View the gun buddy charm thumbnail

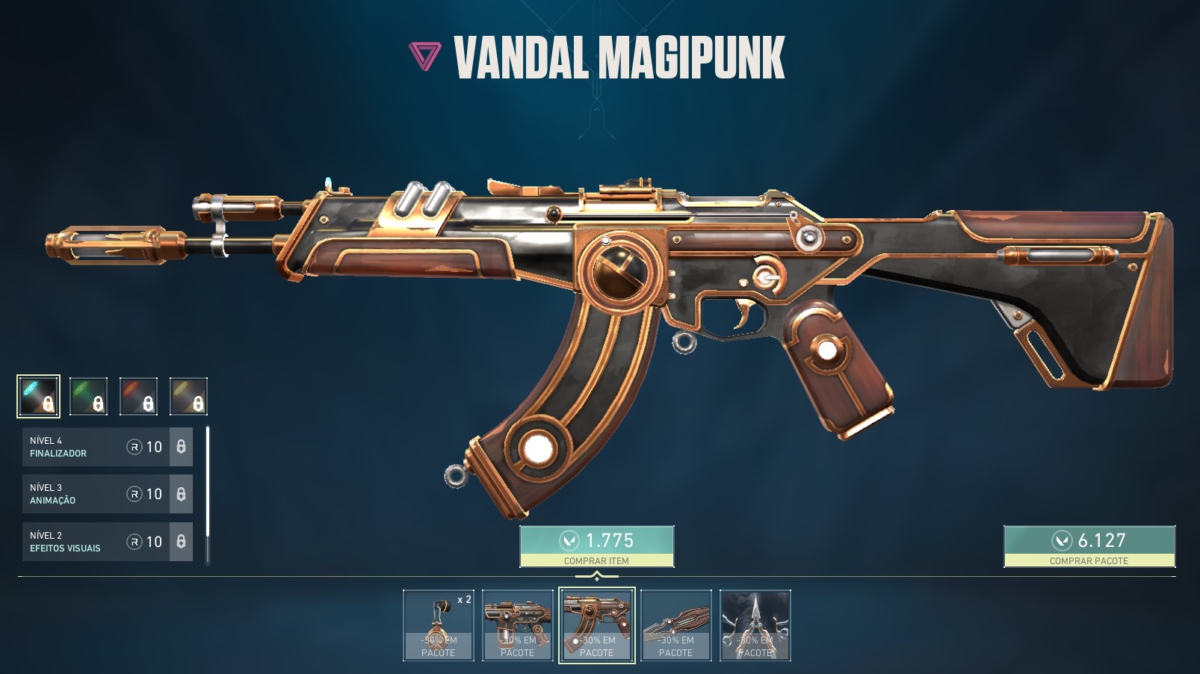coord(438,625)
